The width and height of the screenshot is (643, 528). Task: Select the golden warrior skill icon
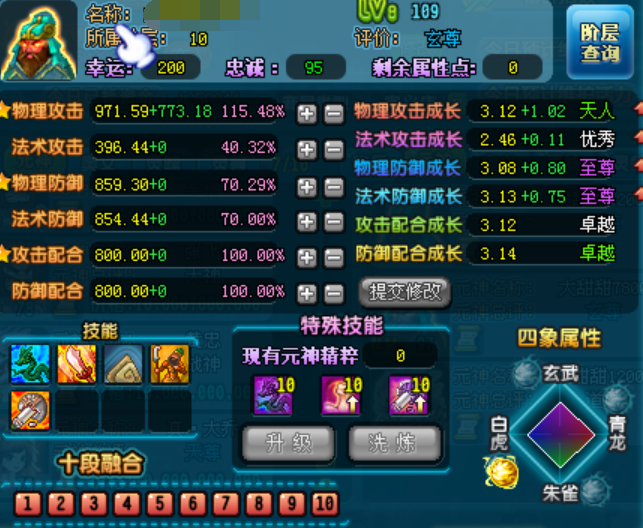[x=169, y=365]
